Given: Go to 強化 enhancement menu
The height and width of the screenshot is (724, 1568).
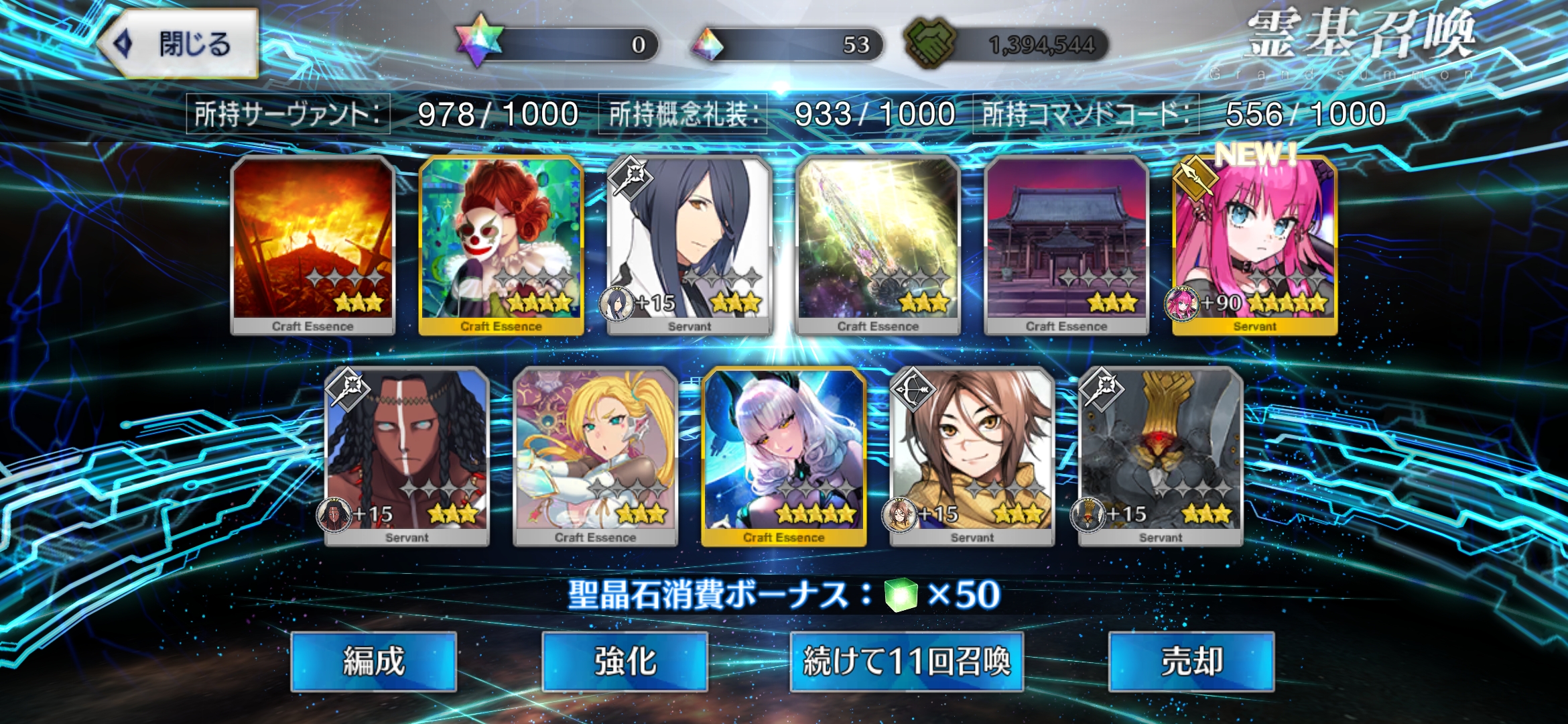Looking at the screenshot, I should click(x=625, y=662).
